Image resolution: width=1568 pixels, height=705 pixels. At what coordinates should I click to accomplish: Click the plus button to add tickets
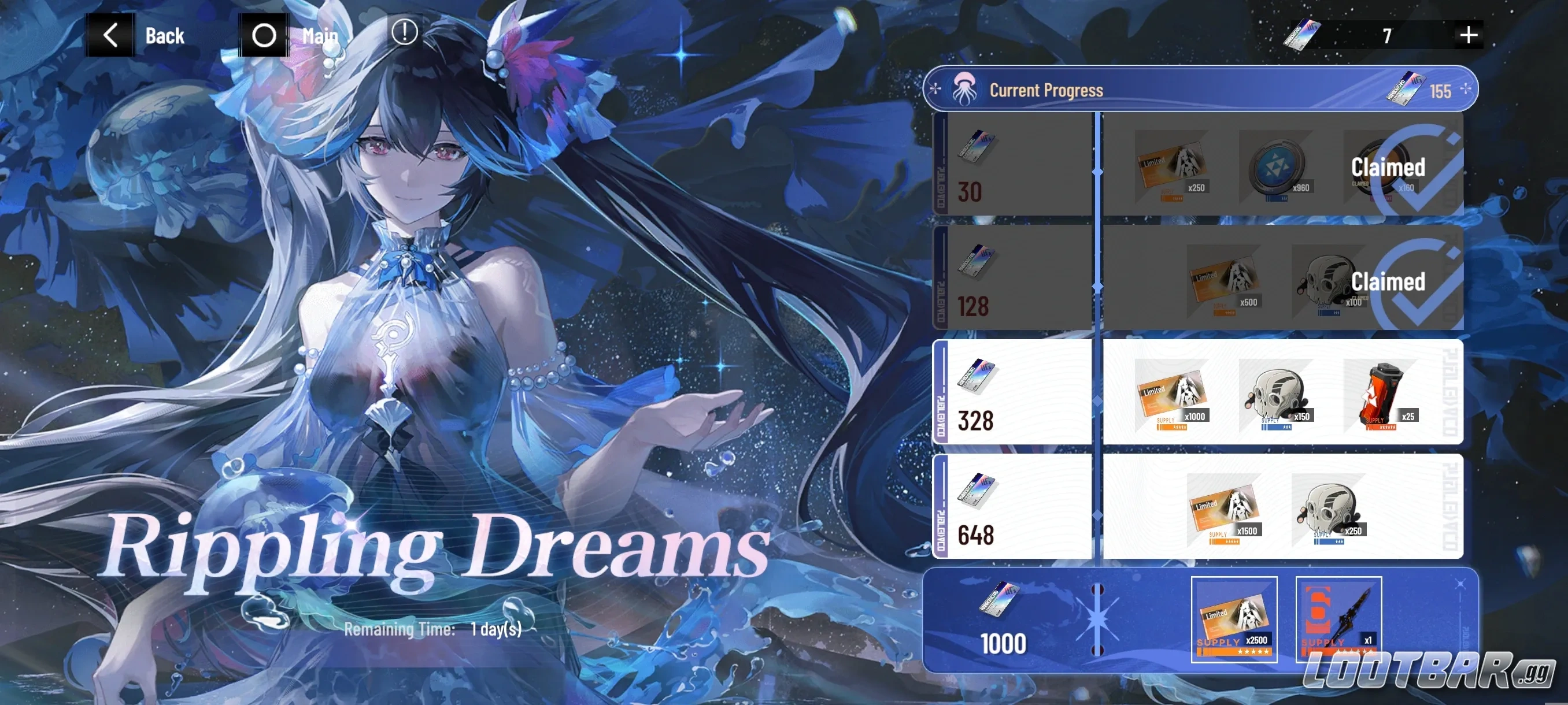tap(1468, 34)
